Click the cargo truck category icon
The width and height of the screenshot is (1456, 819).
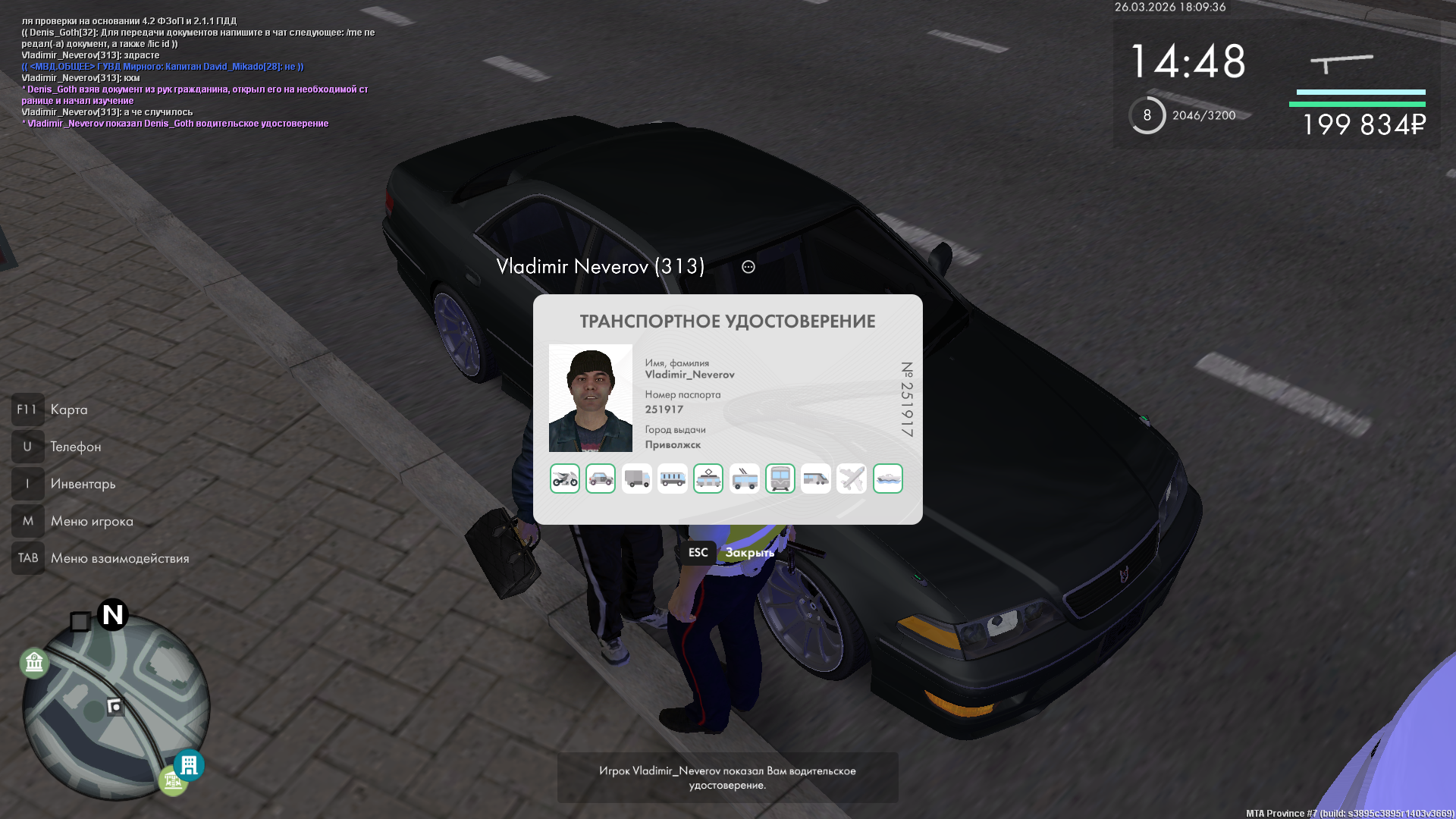(636, 479)
